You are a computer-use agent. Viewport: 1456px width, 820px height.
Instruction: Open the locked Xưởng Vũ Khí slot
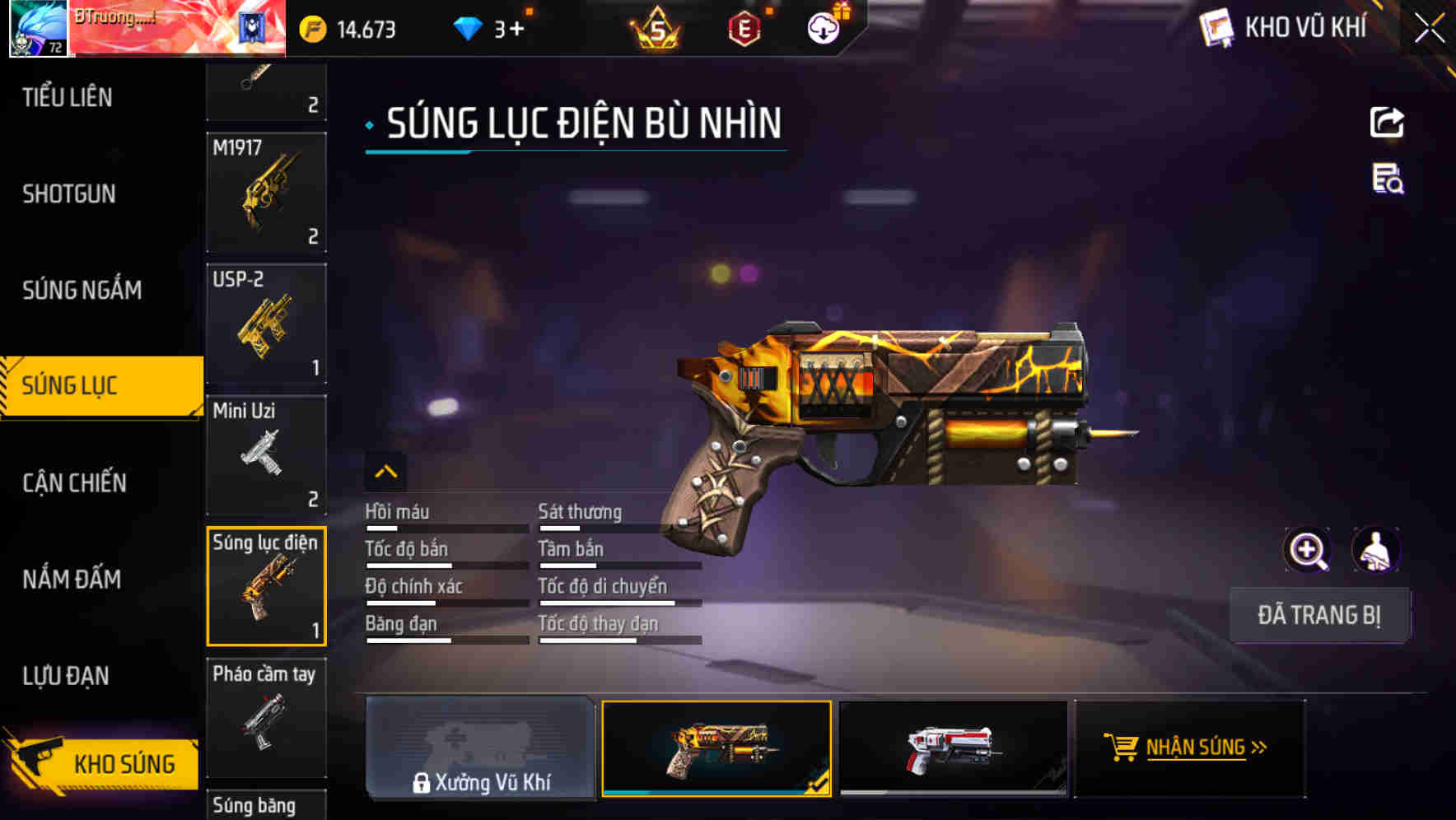[x=480, y=748]
